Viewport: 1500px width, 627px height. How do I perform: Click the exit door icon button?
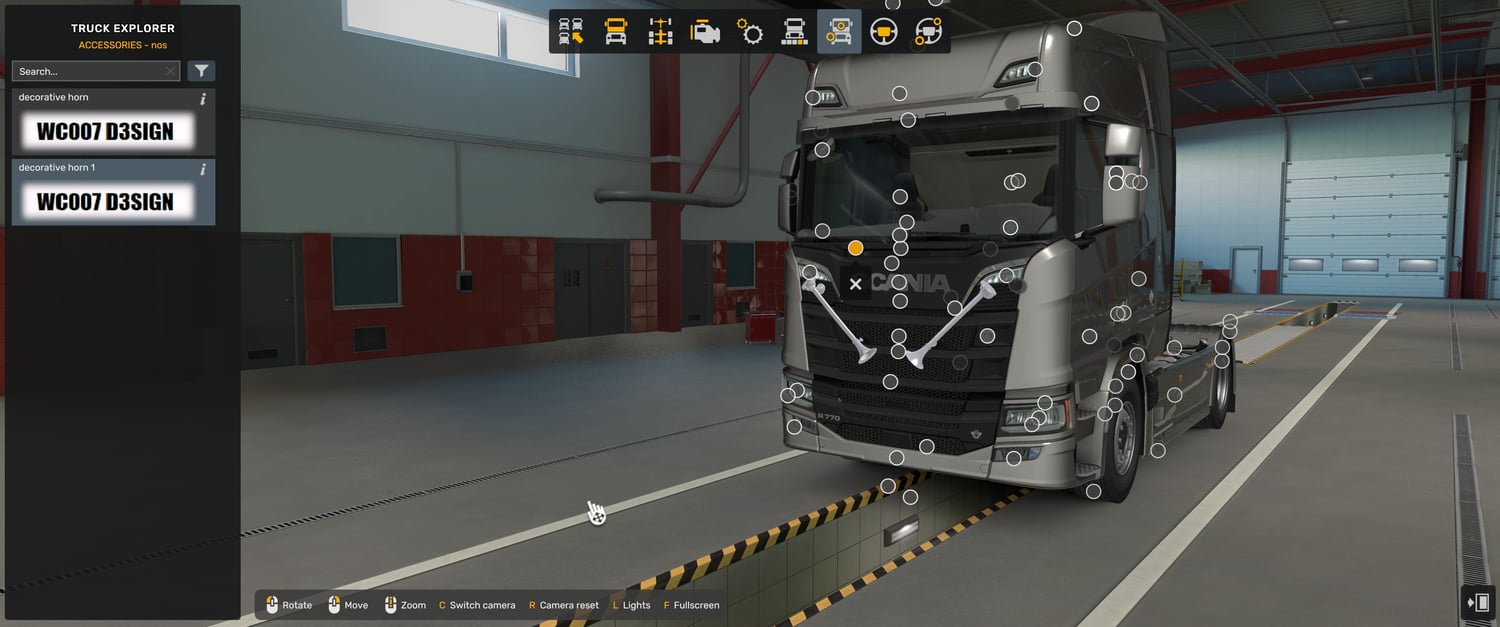(x=1478, y=602)
